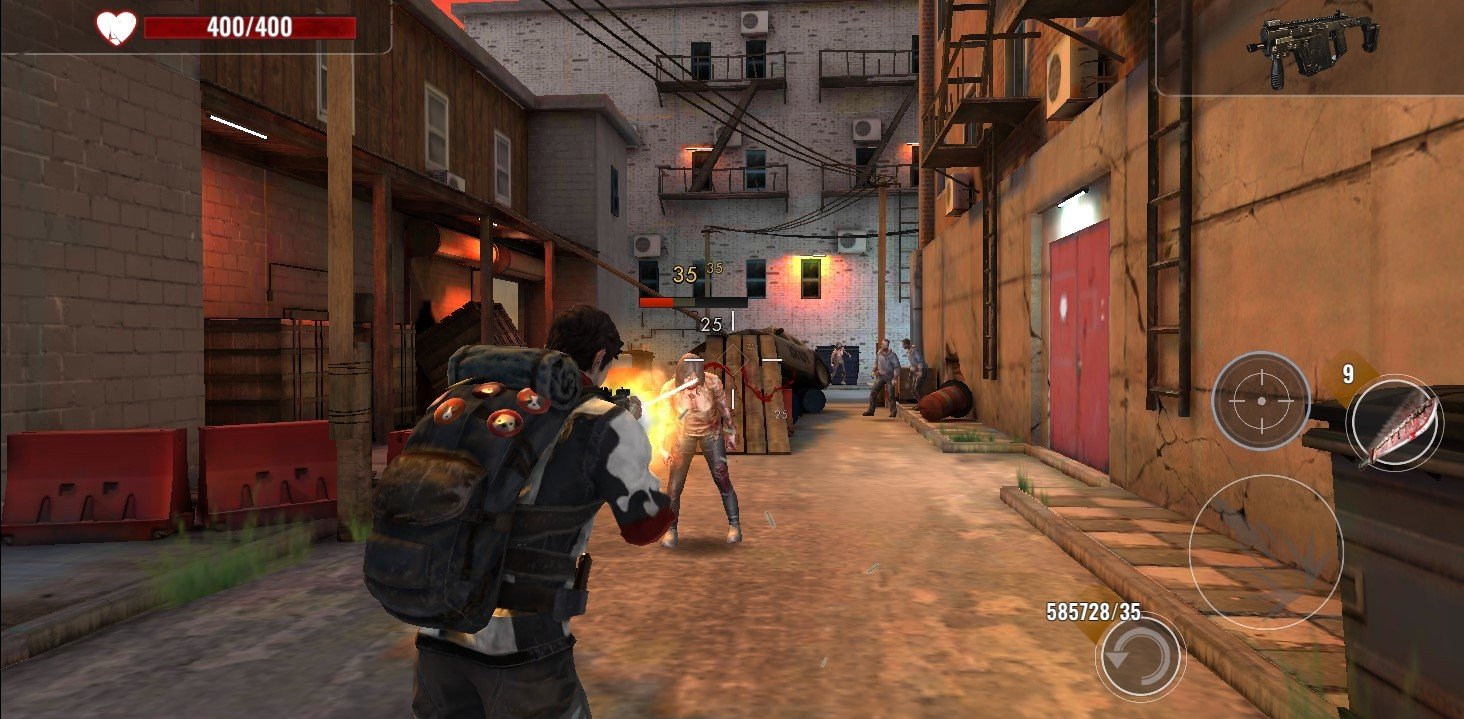Reload the weapon with the circular arrow button
Viewport: 1464px width, 719px height.
click(1140, 657)
